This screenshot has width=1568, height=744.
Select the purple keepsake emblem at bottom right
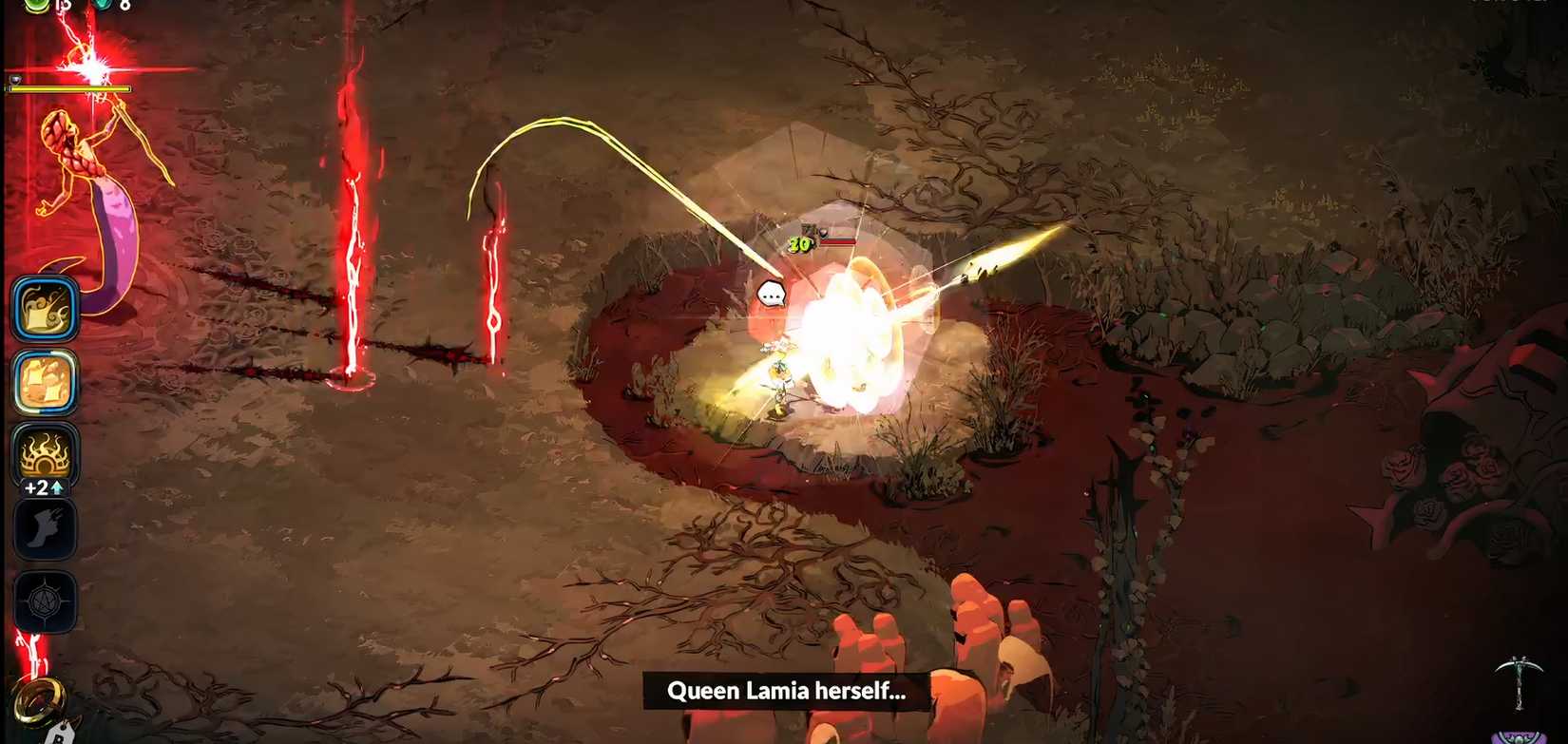tap(1520, 737)
